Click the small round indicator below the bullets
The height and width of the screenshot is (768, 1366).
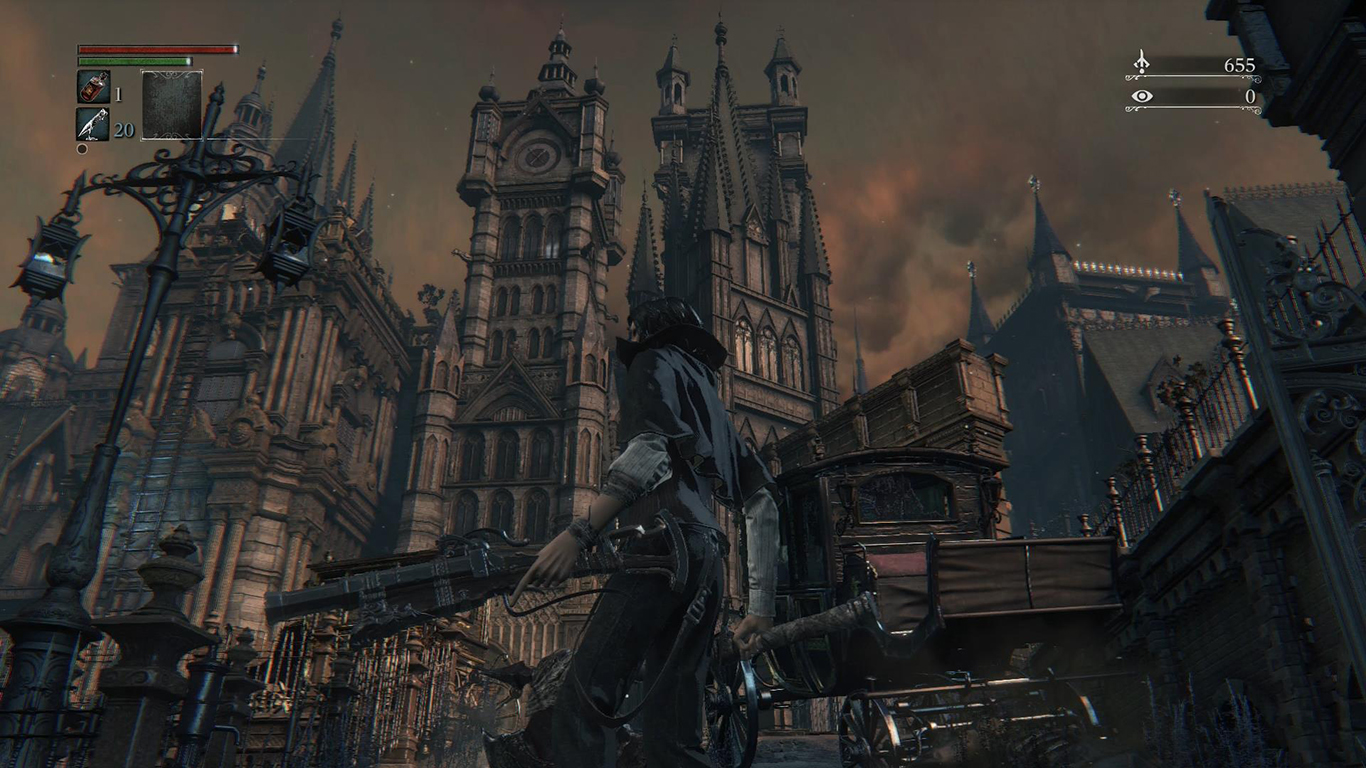point(81,148)
